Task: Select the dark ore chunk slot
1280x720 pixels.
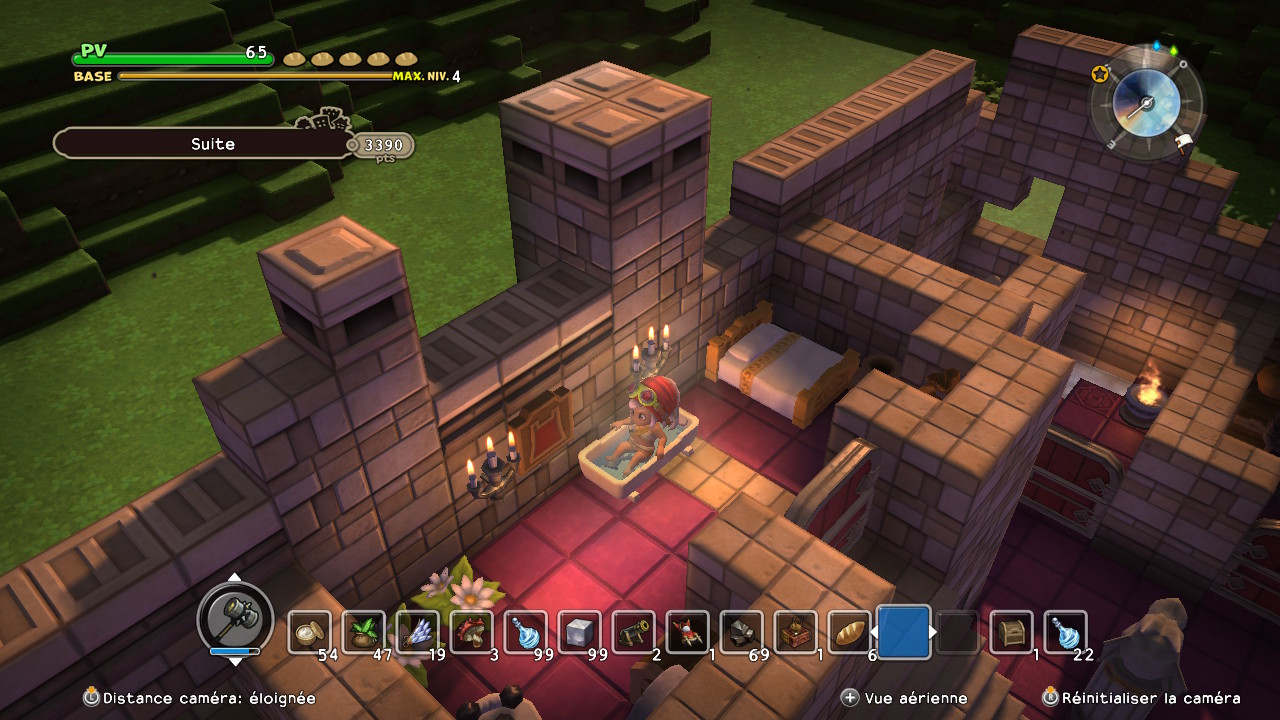Action: 742,632
